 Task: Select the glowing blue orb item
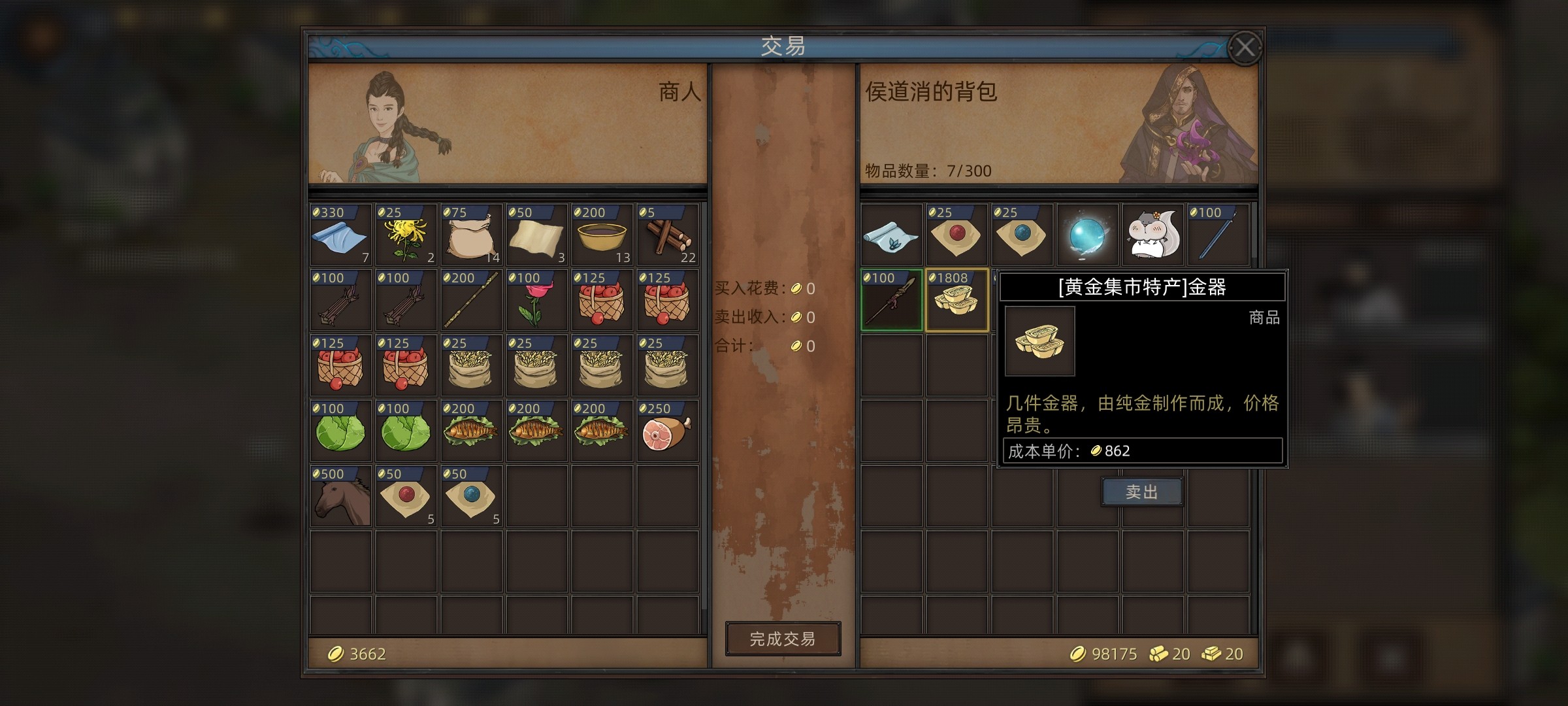tap(1087, 235)
